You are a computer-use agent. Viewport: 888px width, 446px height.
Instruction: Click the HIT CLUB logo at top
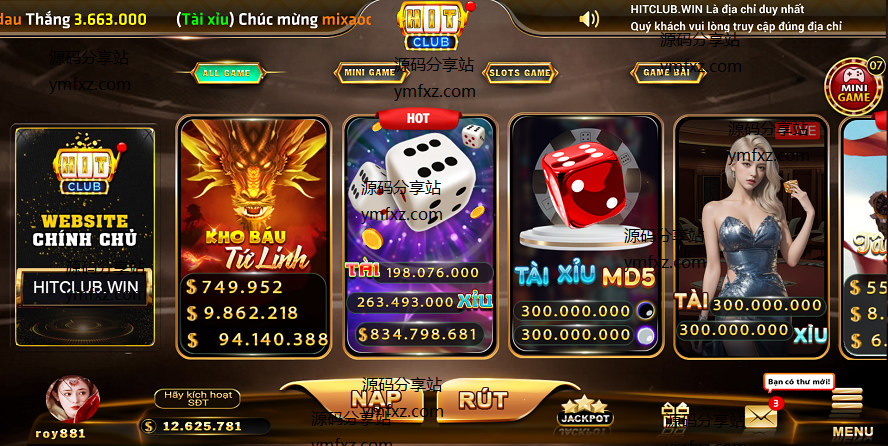pos(431,25)
